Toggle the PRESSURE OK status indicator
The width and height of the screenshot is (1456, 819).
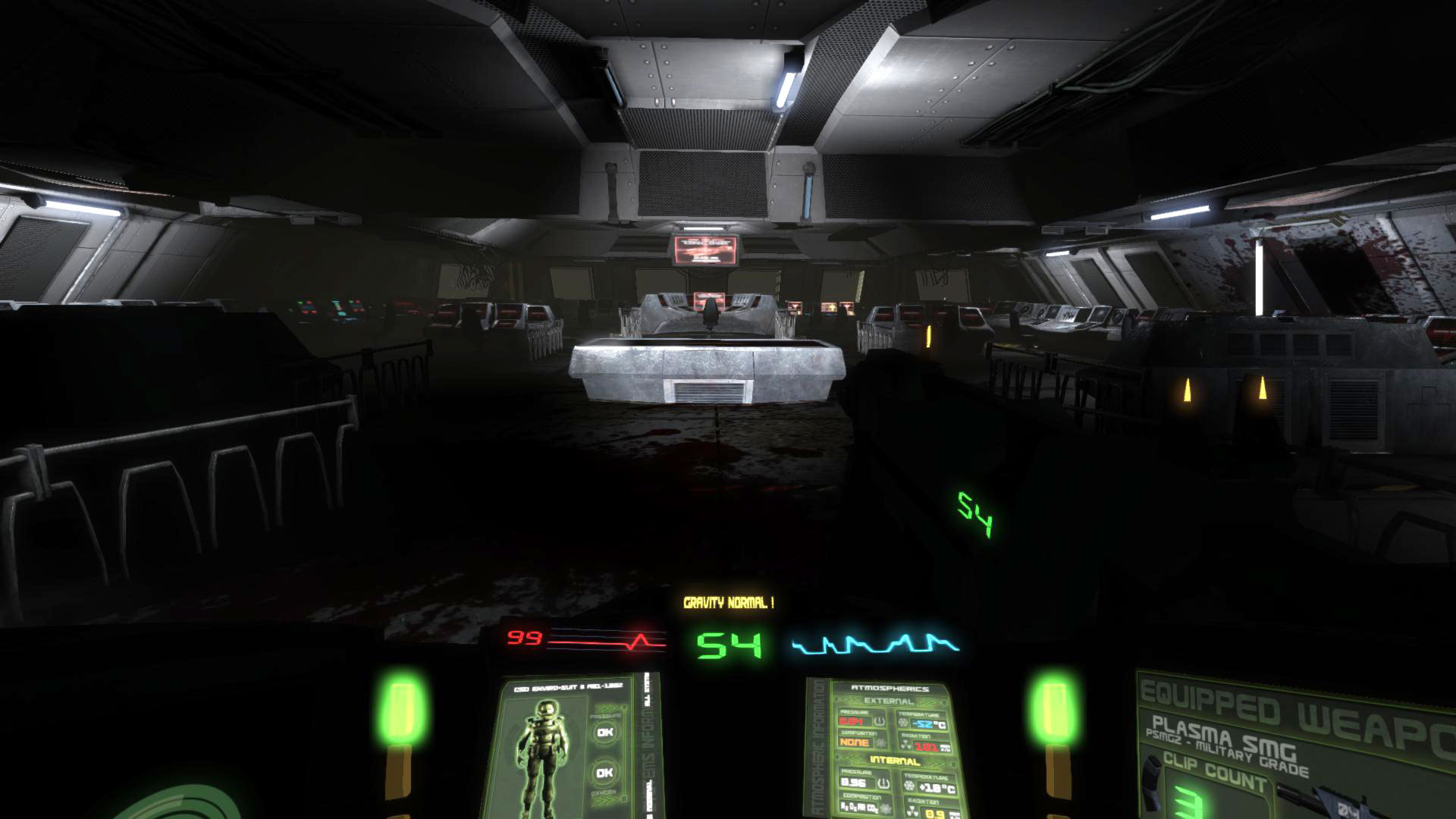(604, 732)
